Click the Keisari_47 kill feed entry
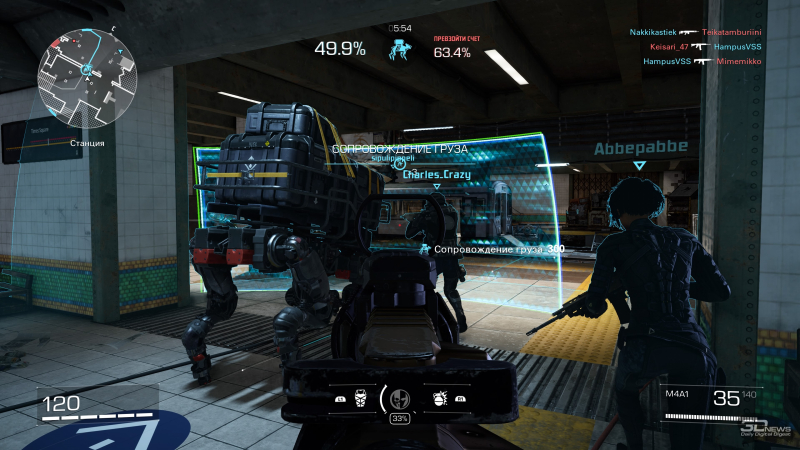The width and height of the screenshot is (800, 450). point(669,46)
